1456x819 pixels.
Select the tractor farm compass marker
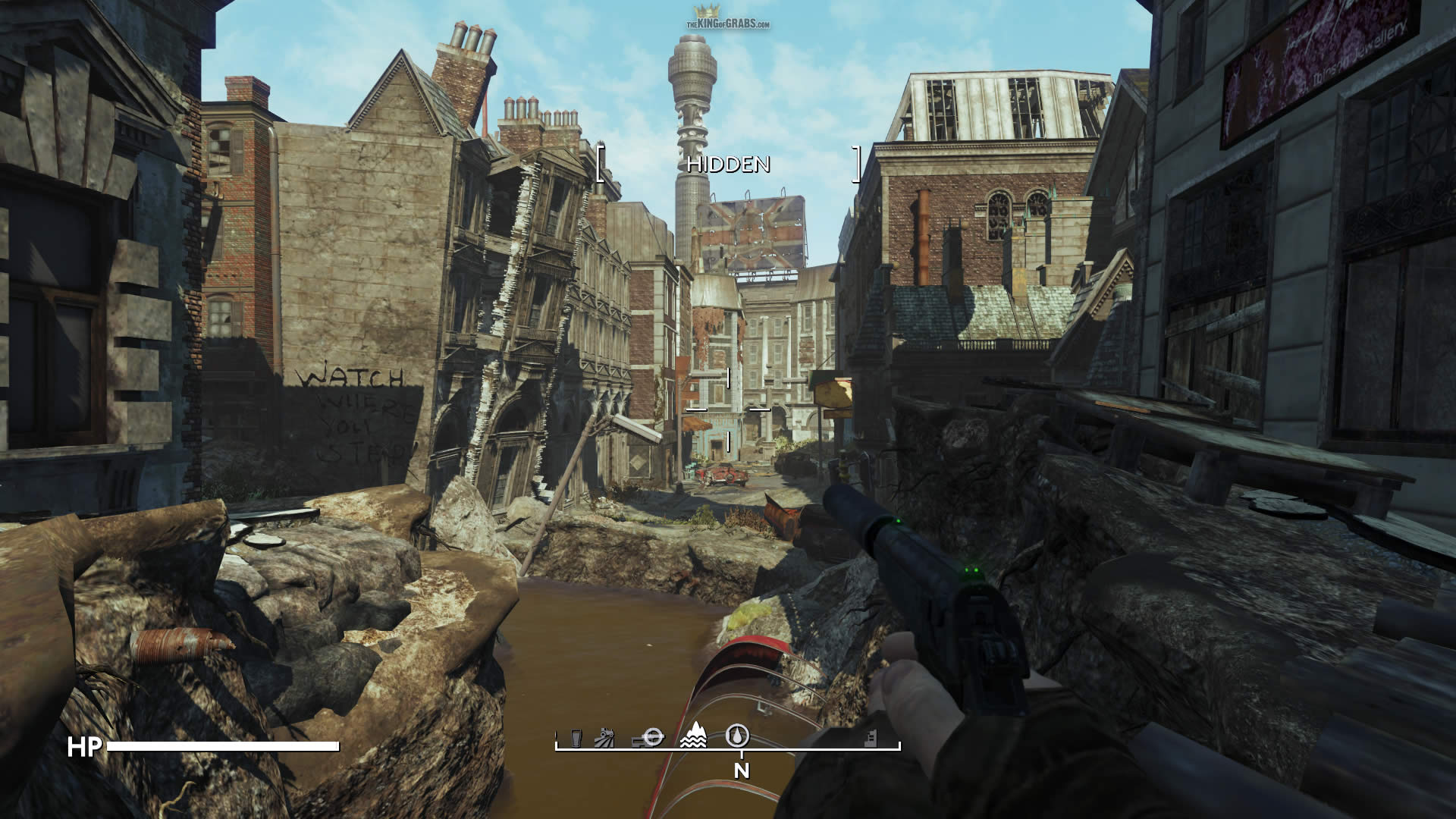604,737
